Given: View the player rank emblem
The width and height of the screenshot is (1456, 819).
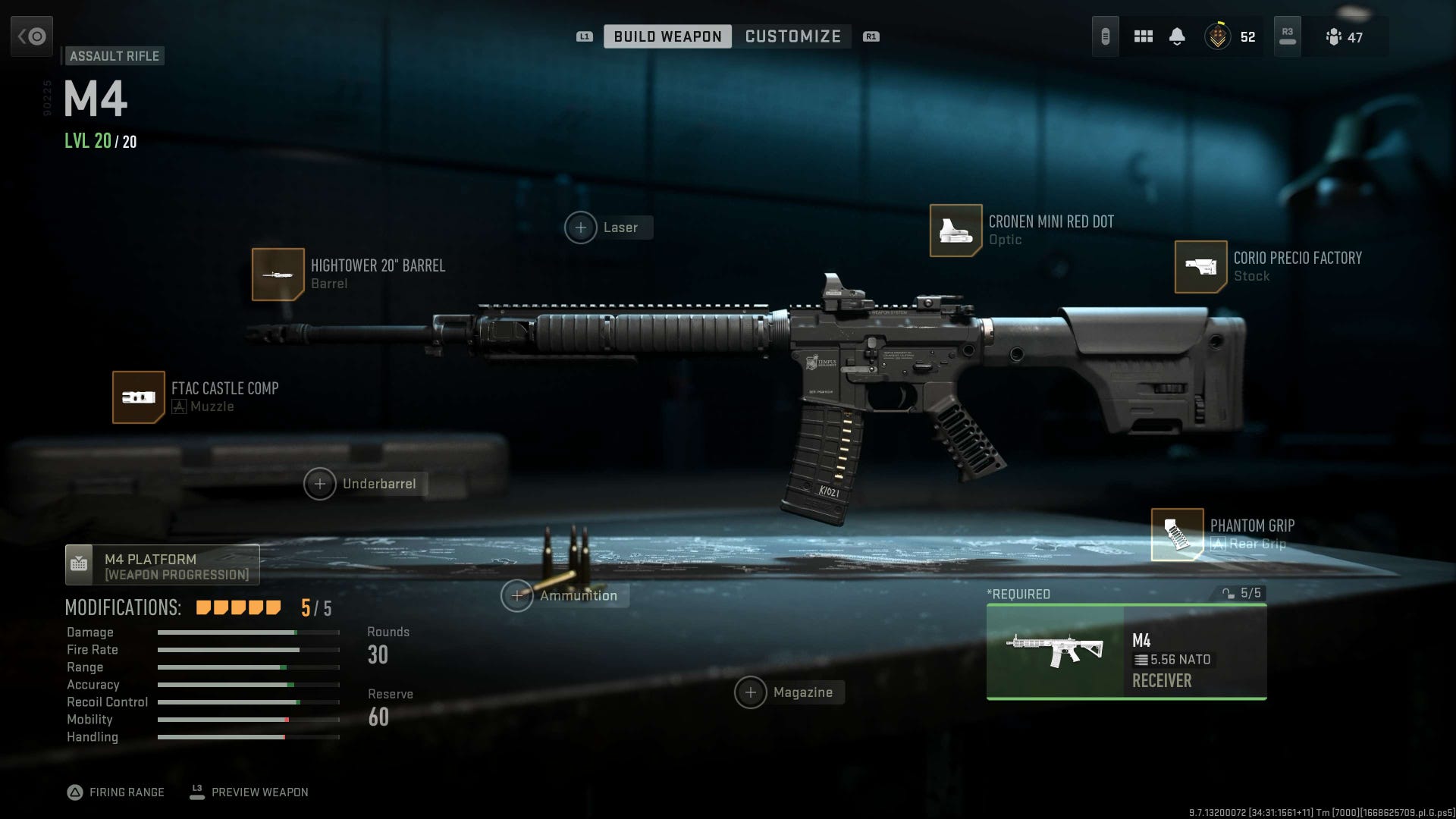Looking at the screenshot, I should tap(1218, 36).
